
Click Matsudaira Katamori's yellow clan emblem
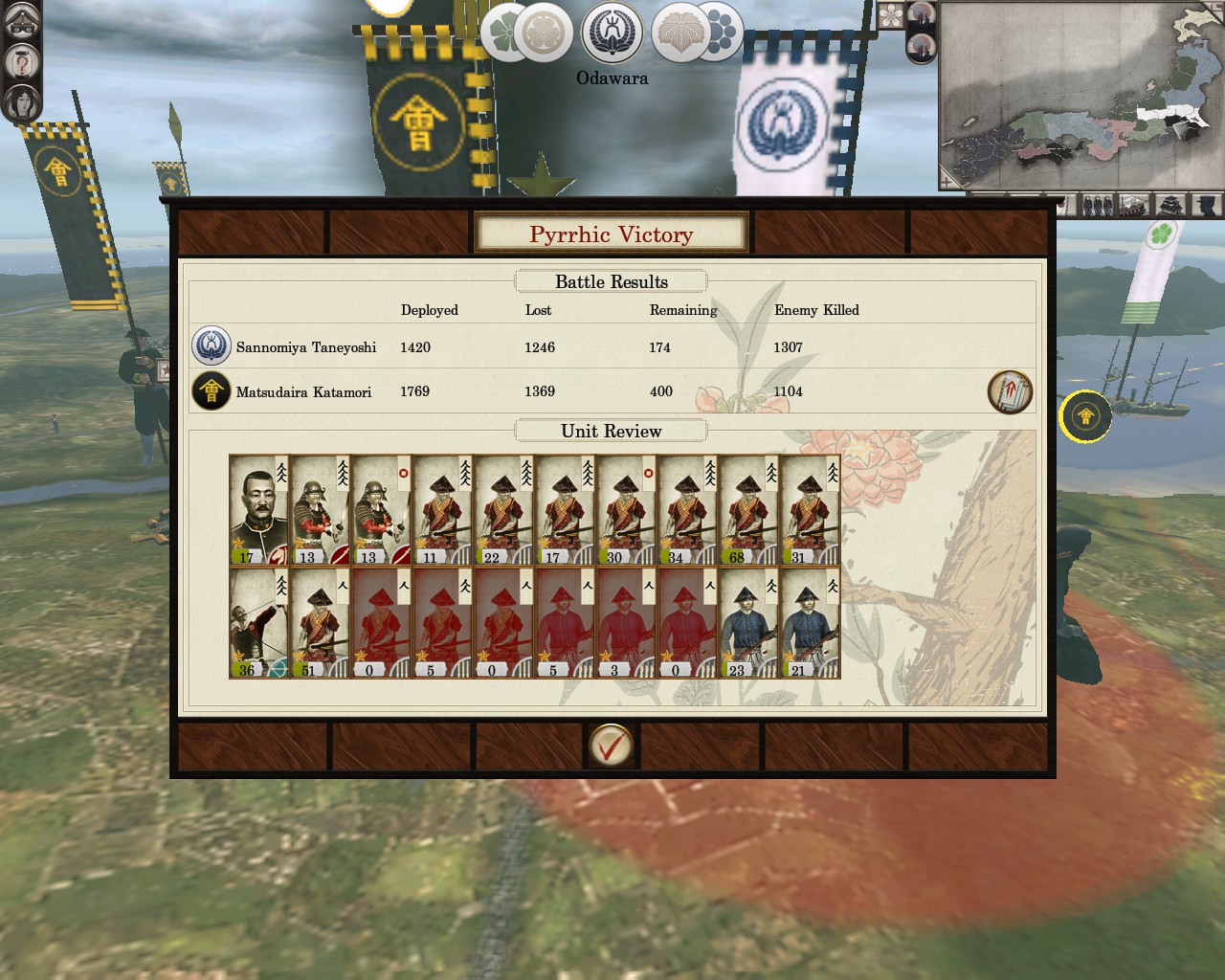(x=211, y=391)
